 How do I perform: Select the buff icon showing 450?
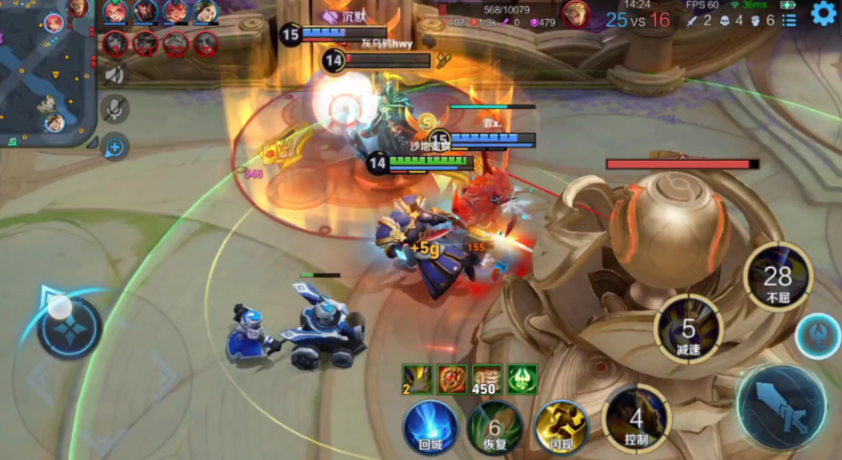[487, 378]
